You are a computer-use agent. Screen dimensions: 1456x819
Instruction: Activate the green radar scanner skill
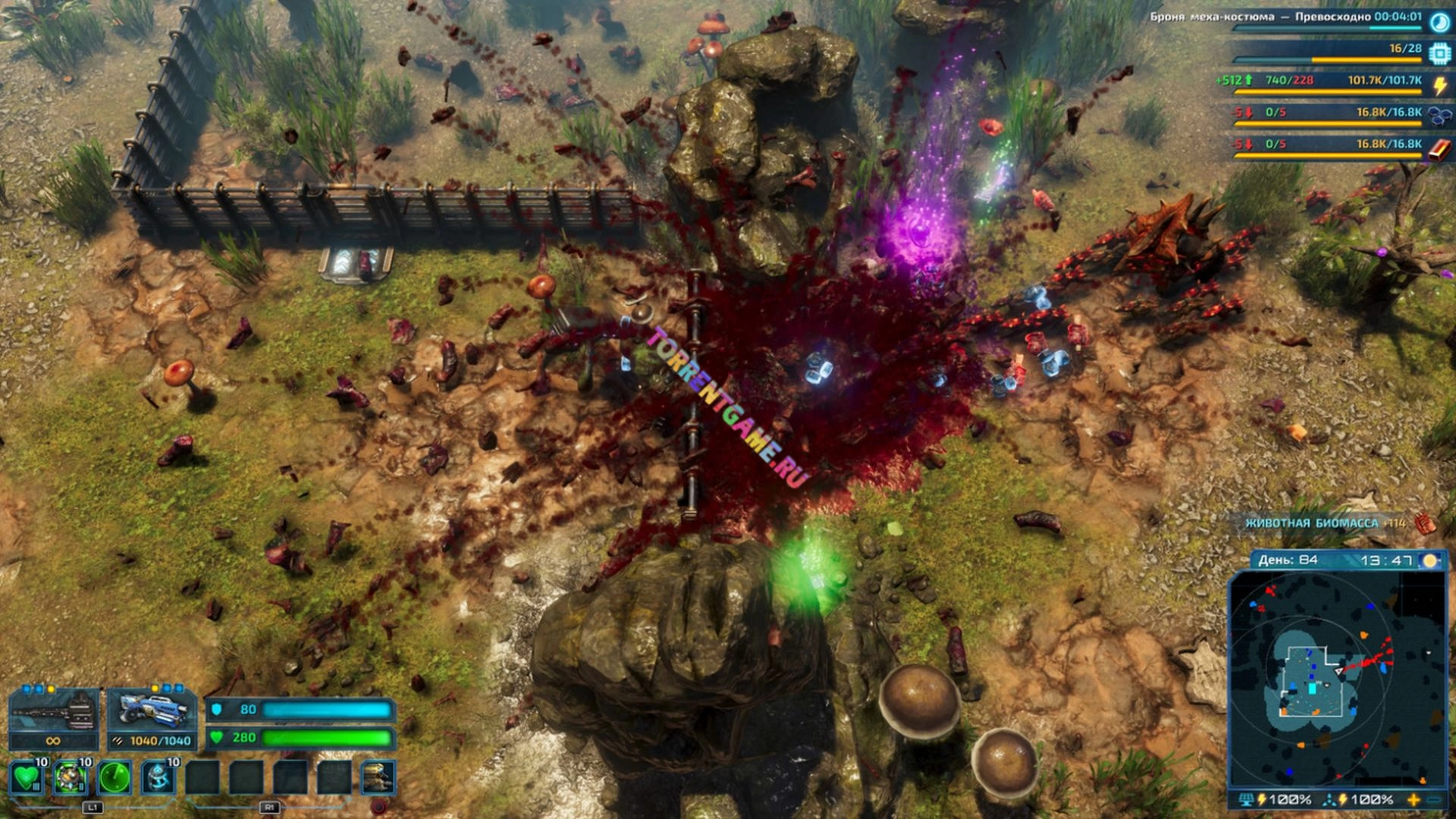(115, 777)
